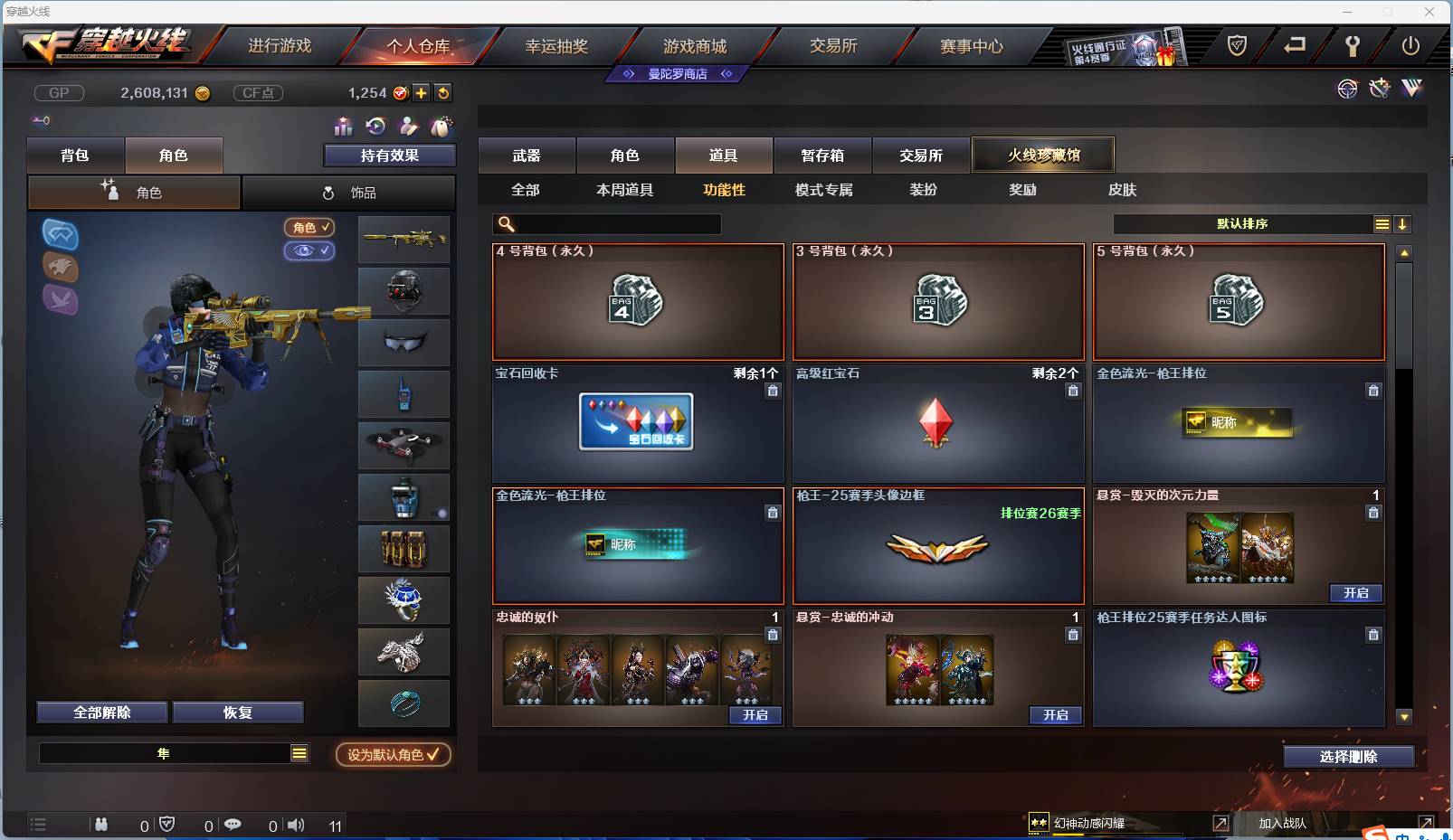Open the chat bubble icon in bottom bar
The width and height of the screenshot is (1453, 840).
233,825
